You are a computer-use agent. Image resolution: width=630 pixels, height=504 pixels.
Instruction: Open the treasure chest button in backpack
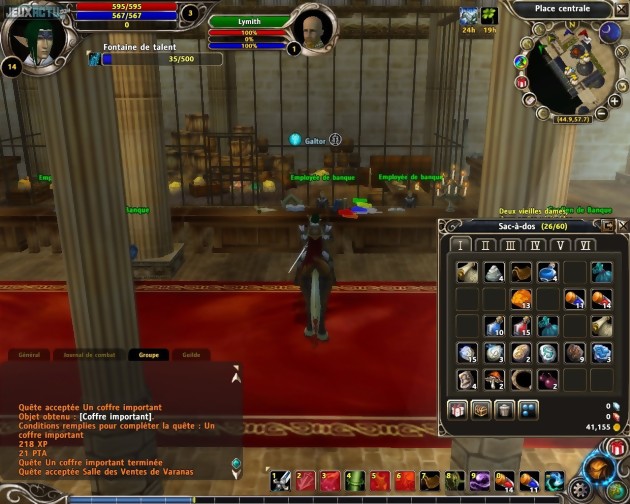(483, 408)
